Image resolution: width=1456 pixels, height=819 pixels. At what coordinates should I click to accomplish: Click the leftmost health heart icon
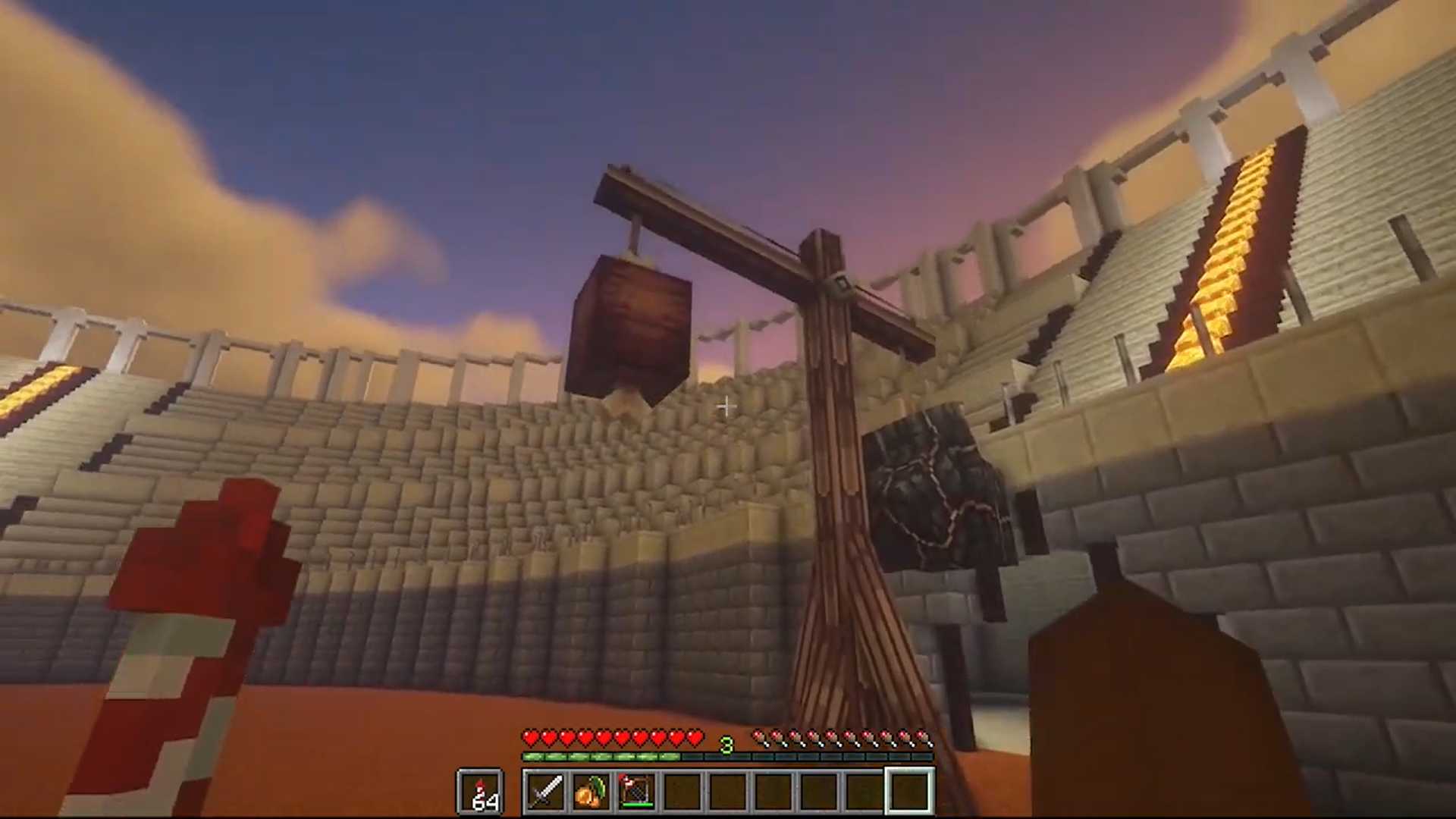[529, 736]
